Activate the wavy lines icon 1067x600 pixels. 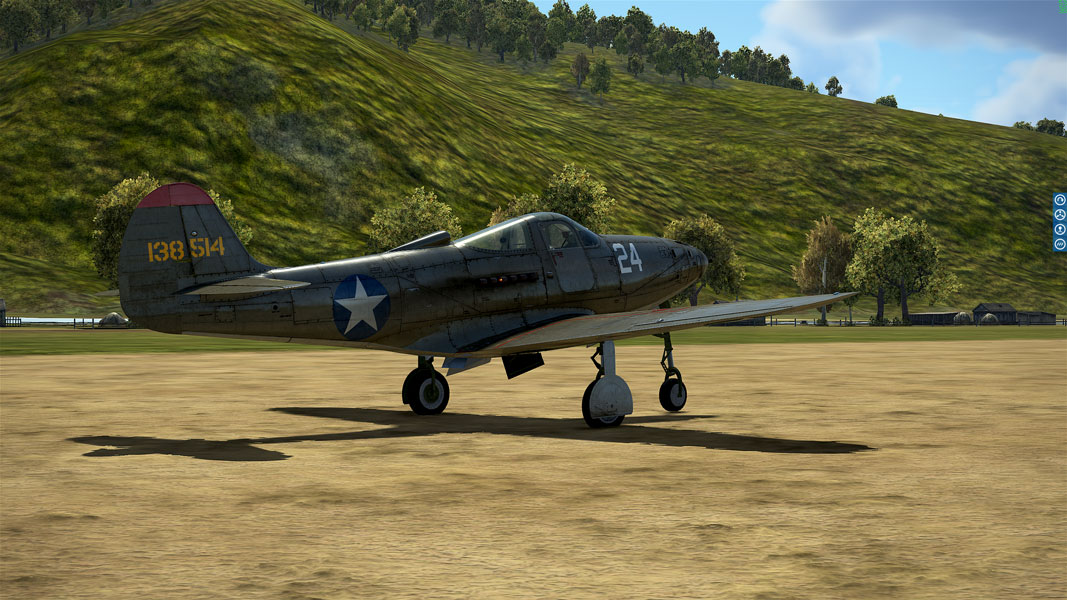pyautogui.click(x=1060, y=244)
